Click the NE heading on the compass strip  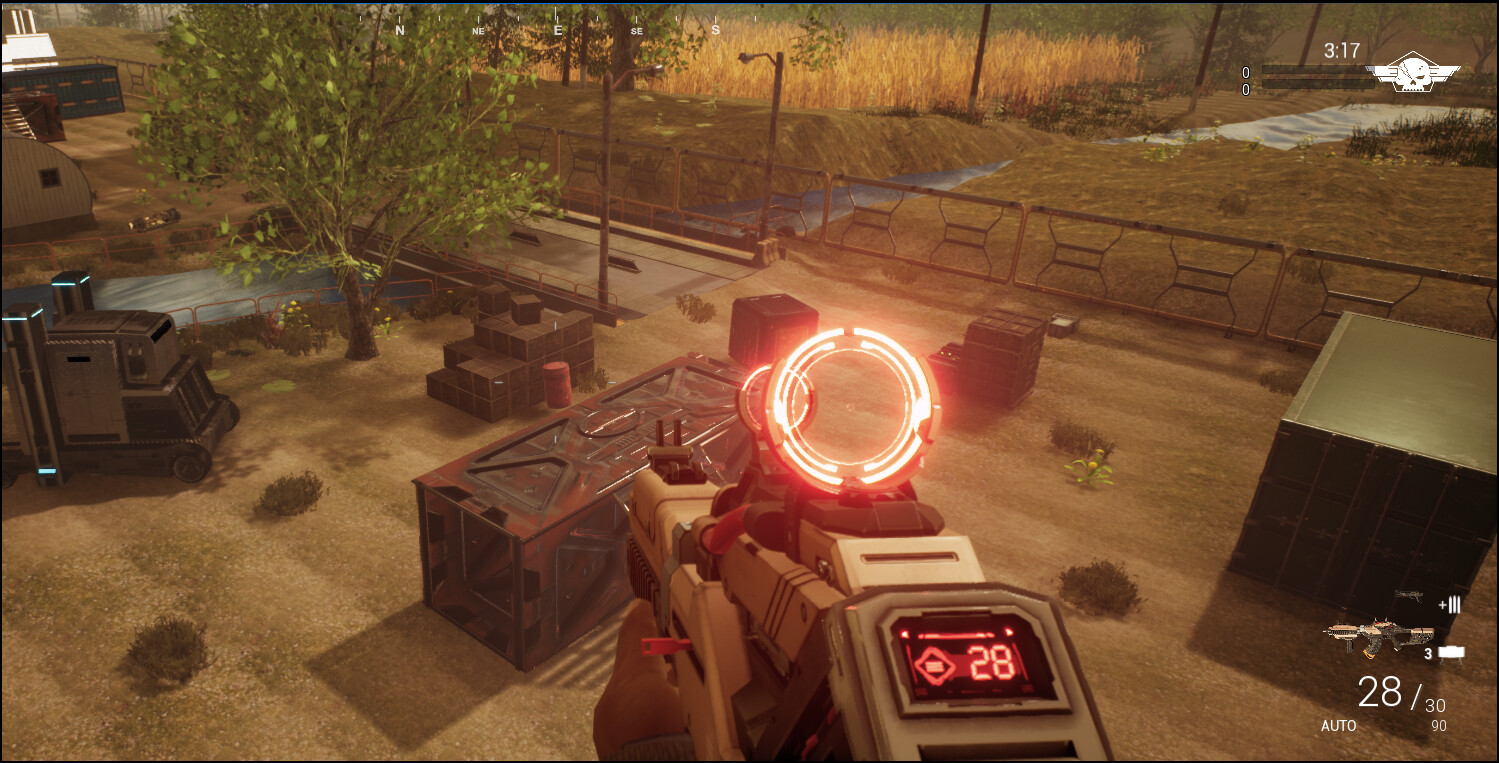click(477, 32)
